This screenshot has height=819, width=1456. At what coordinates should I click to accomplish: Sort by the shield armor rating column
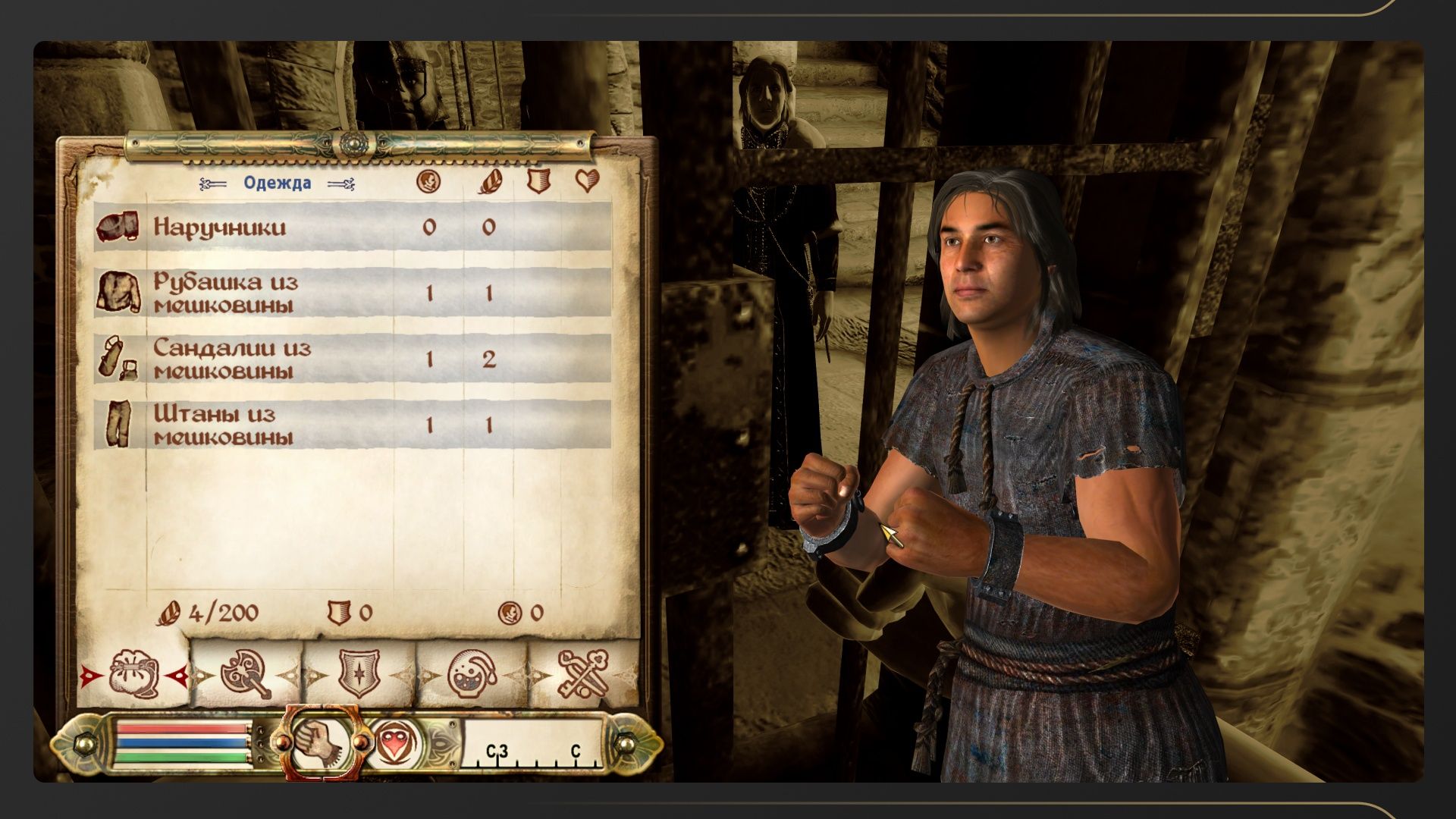click(538, 181)
